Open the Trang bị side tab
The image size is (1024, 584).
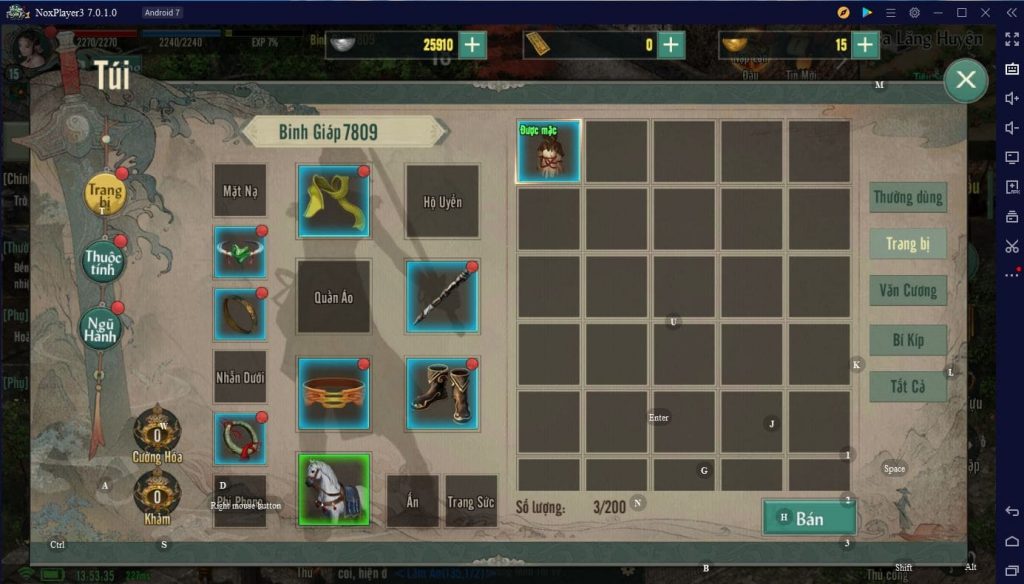coord(105,194)
